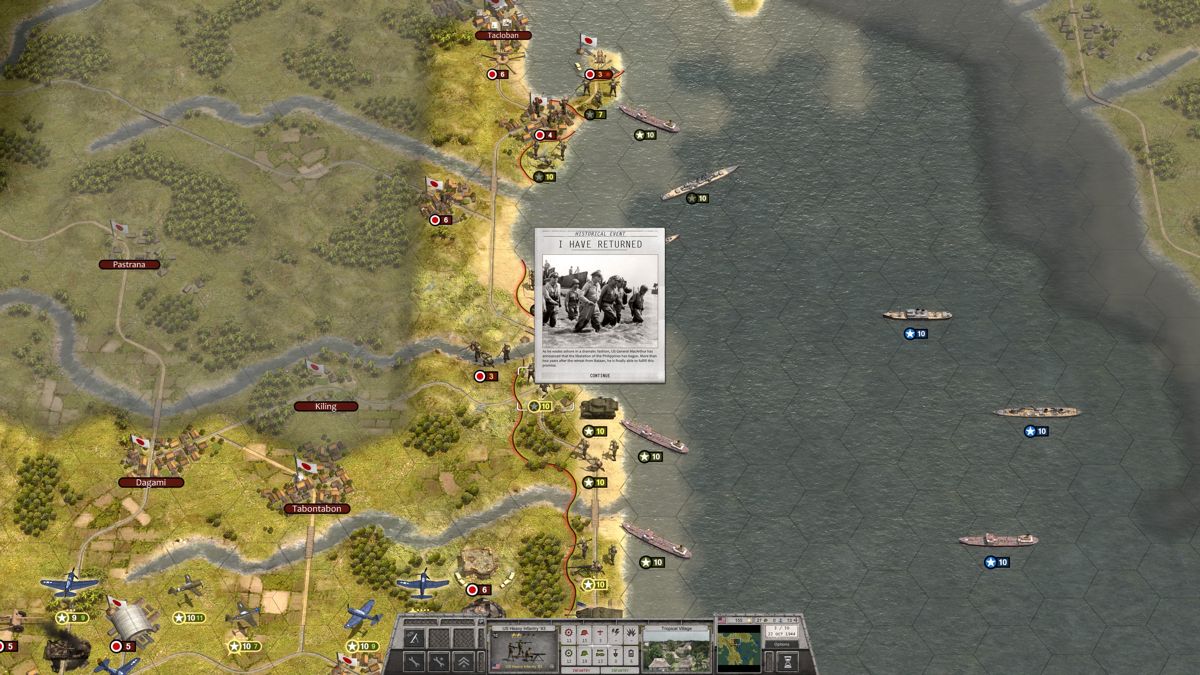Screen dimensions: 1200x675
Task: Click the Tropical Village terrain picture
Action: [674, 653]
